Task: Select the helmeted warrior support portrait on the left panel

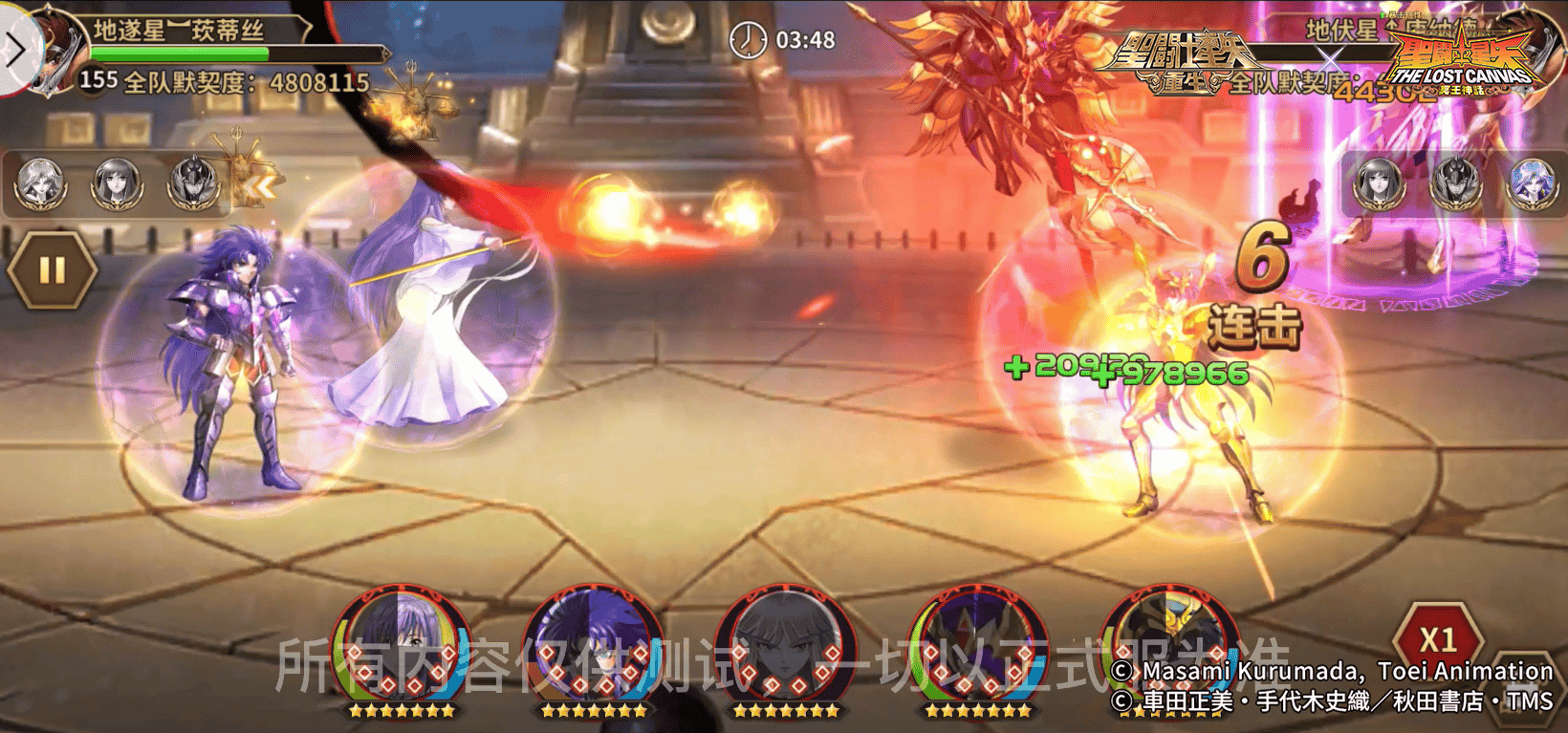Action: pos(194,183)
